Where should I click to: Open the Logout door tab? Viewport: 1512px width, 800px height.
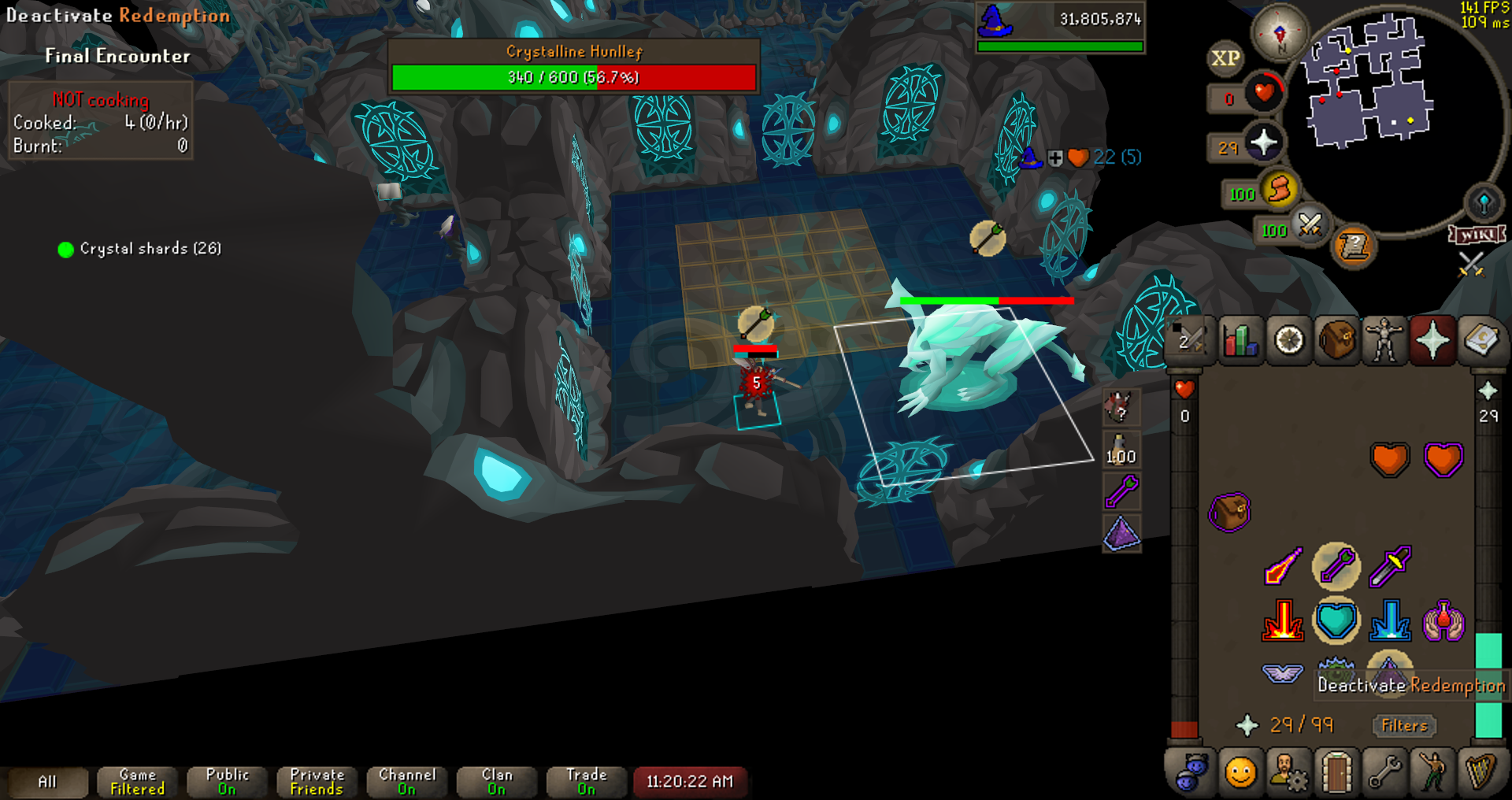(x=1336, y=772)
